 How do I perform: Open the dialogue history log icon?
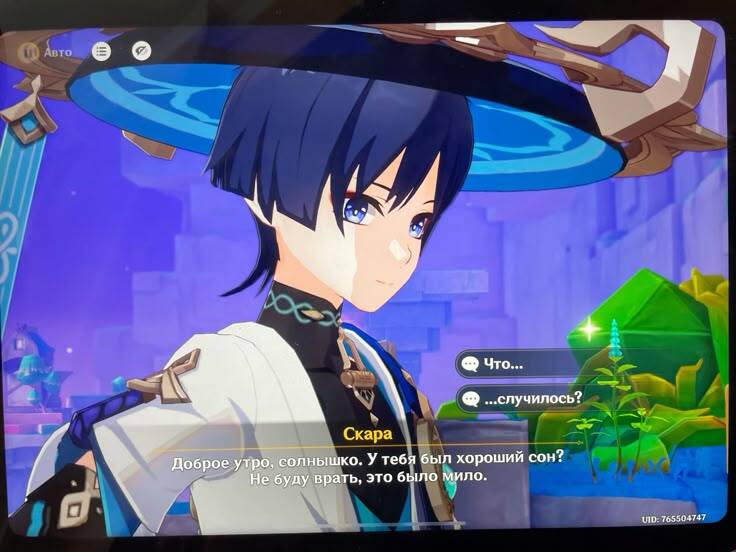101,50
